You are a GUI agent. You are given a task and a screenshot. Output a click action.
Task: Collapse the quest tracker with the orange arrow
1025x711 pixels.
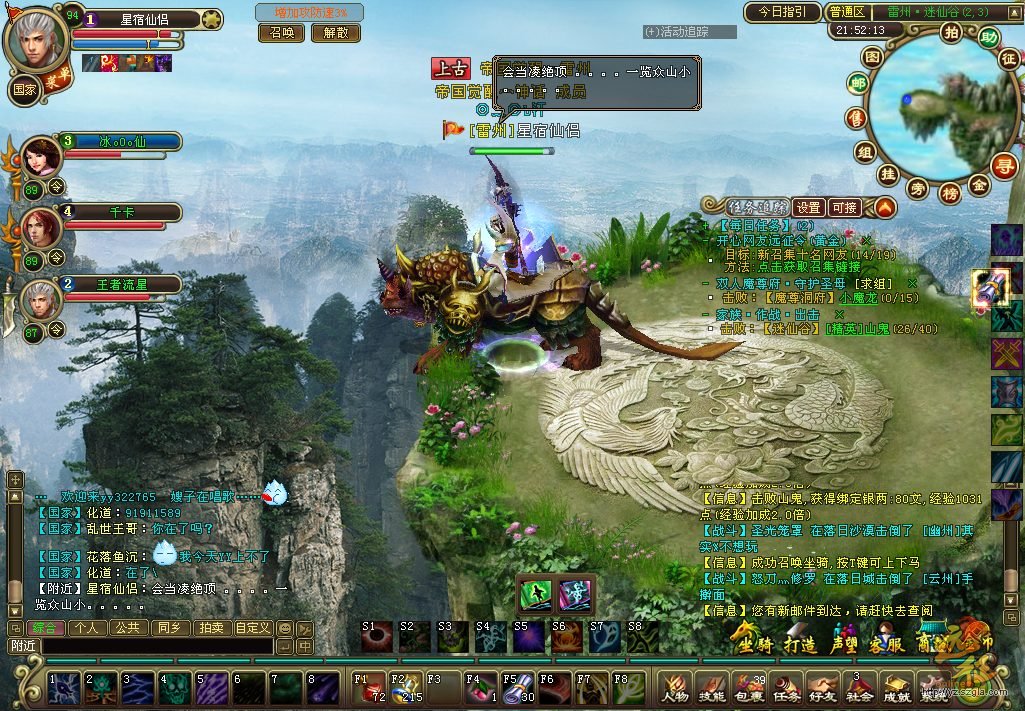tap(884, 208)
